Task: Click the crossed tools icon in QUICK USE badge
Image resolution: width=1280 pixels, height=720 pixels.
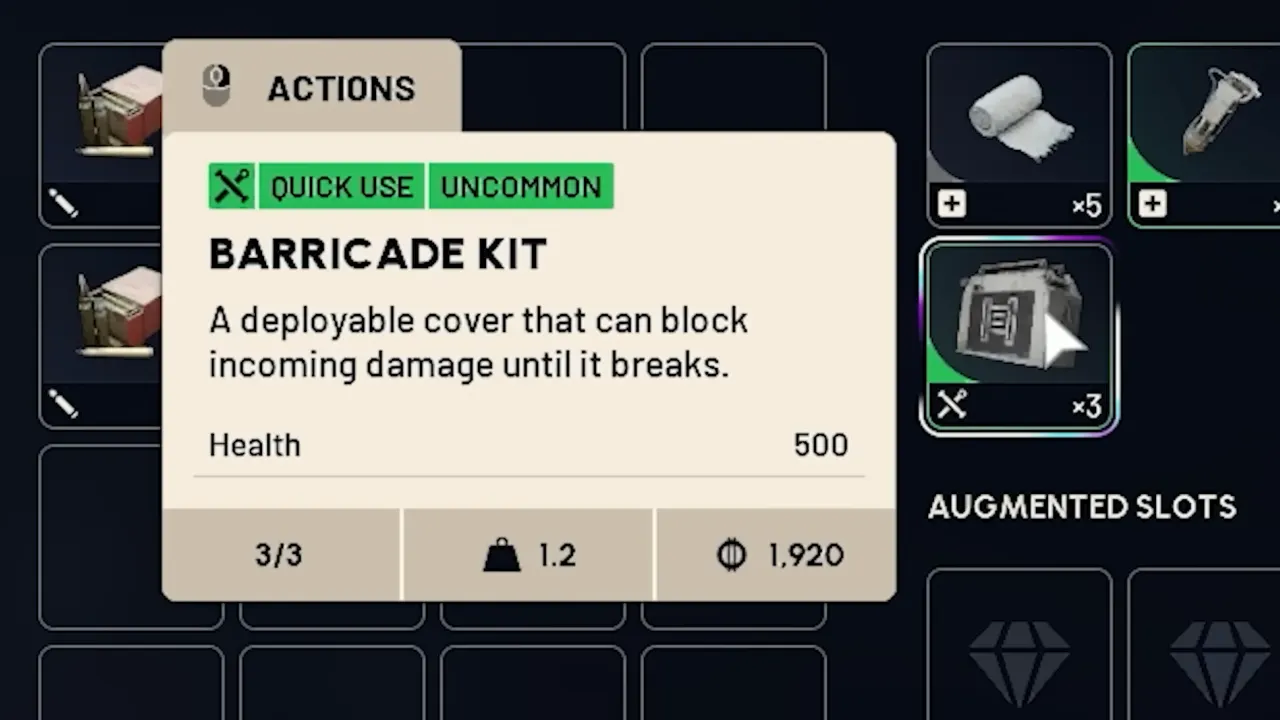Action: (231, 186)
